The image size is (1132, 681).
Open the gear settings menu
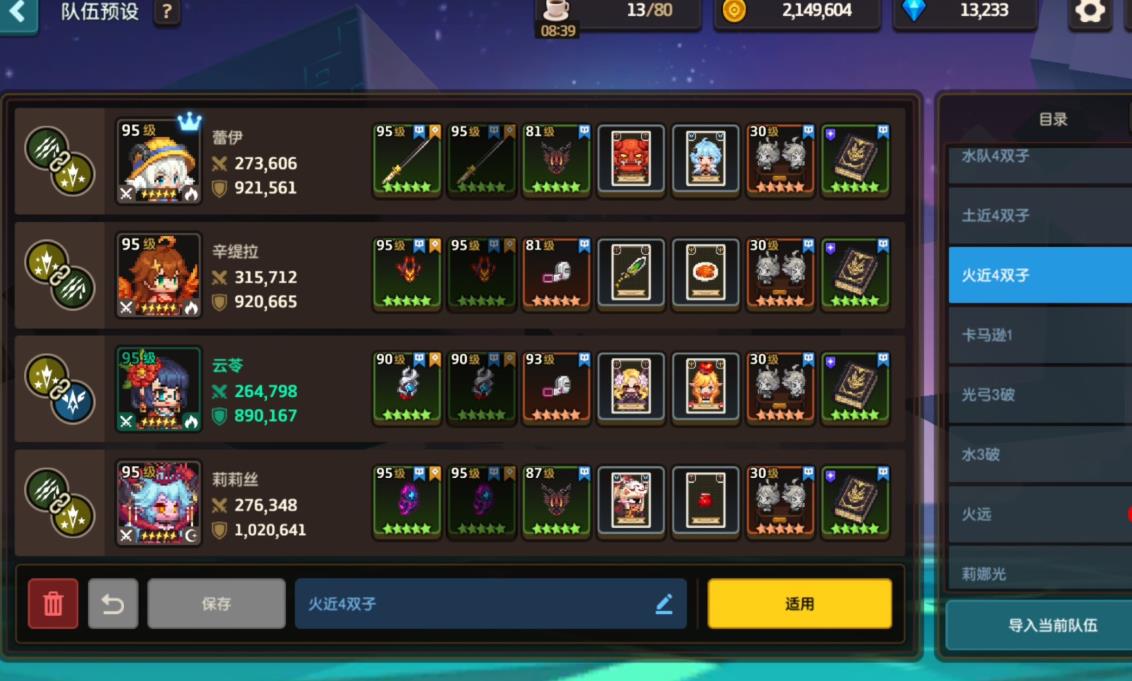click(x=1089, y=12)
